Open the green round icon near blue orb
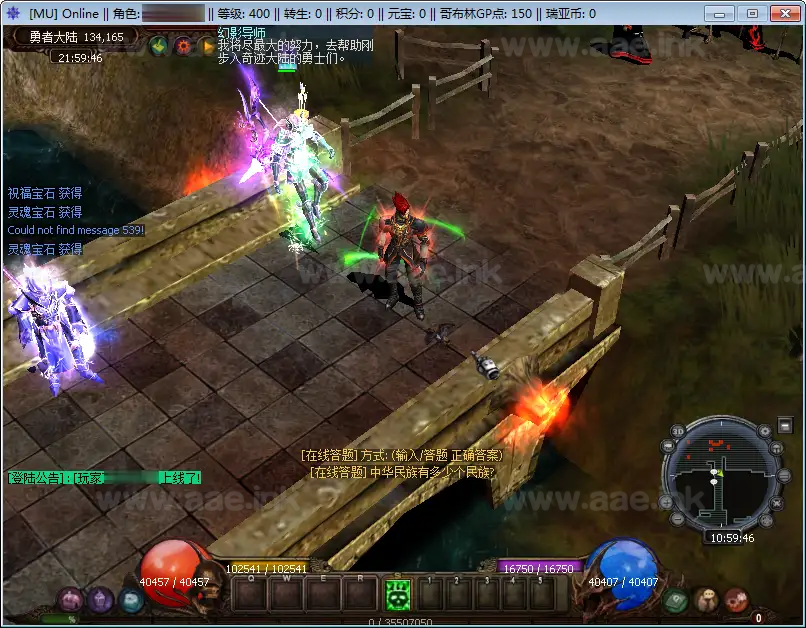Screen dimensions: 806x628 (675, 599)
